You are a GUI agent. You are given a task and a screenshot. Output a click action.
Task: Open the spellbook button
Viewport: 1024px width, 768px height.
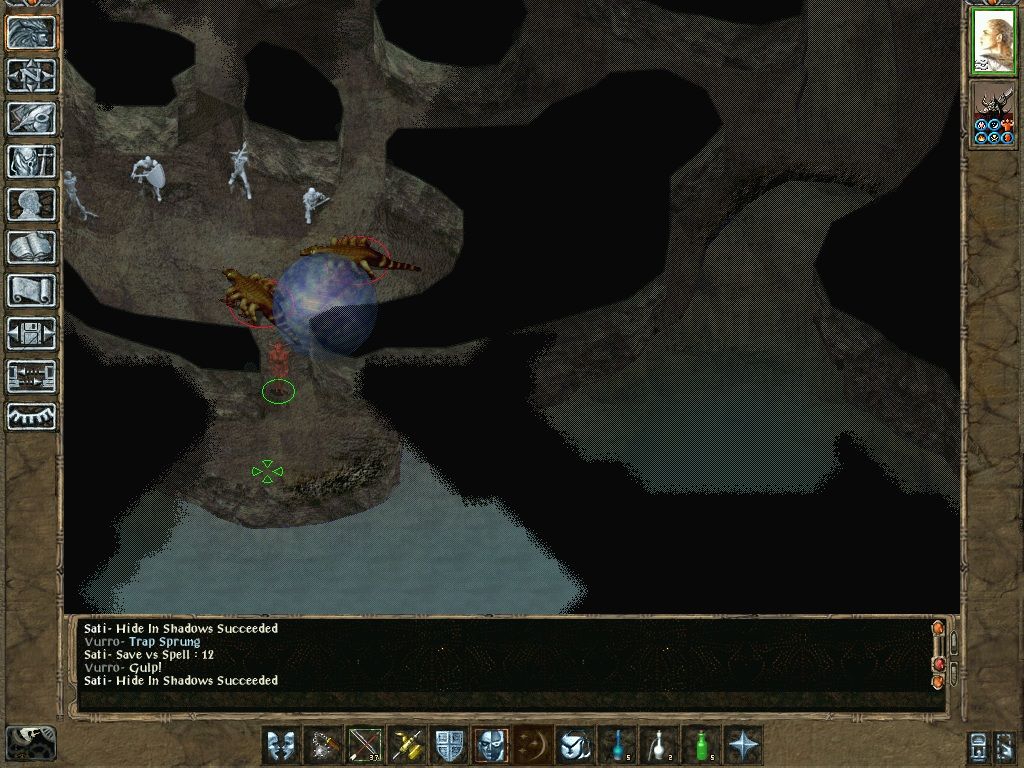(31, 247)
